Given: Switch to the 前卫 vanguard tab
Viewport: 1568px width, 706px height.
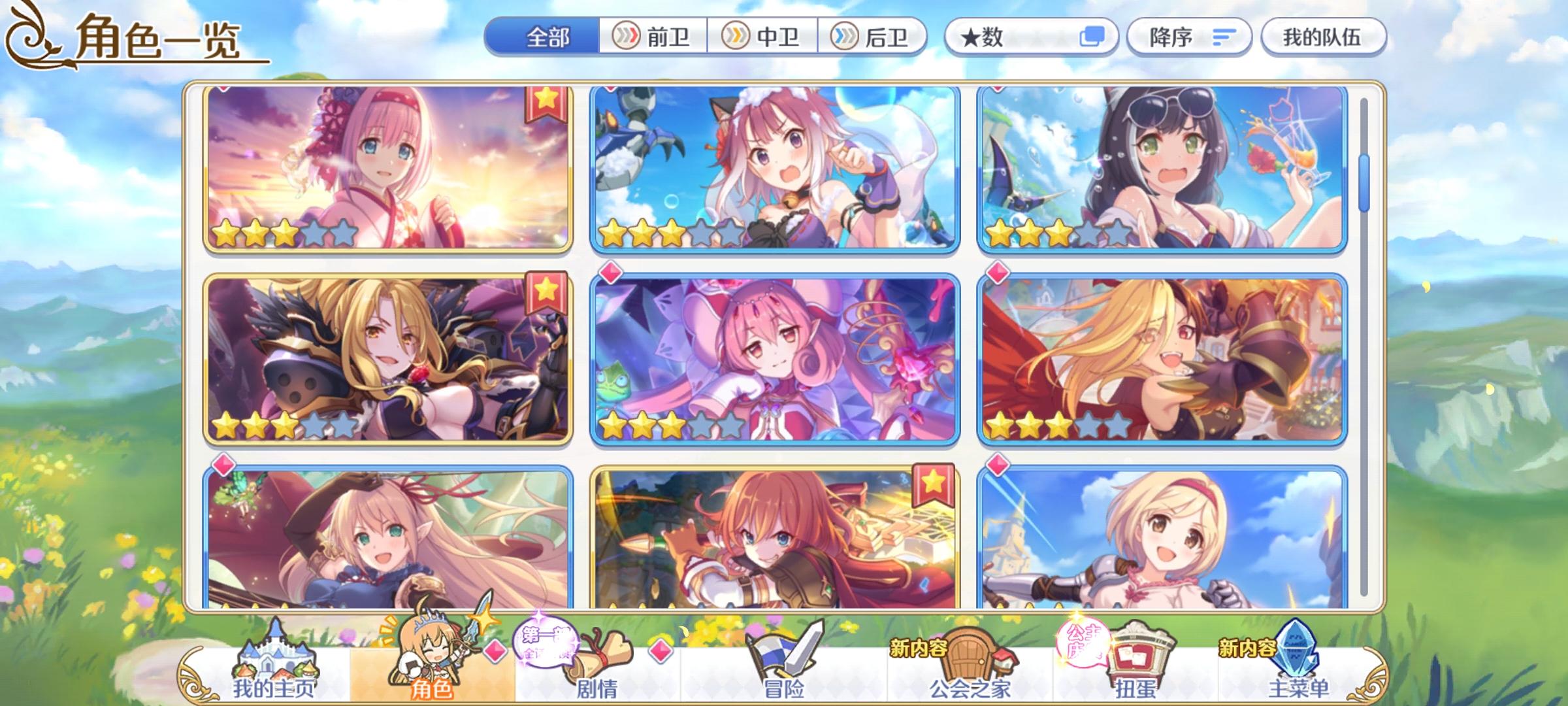Looking at the screenshot, I should 653,37.
